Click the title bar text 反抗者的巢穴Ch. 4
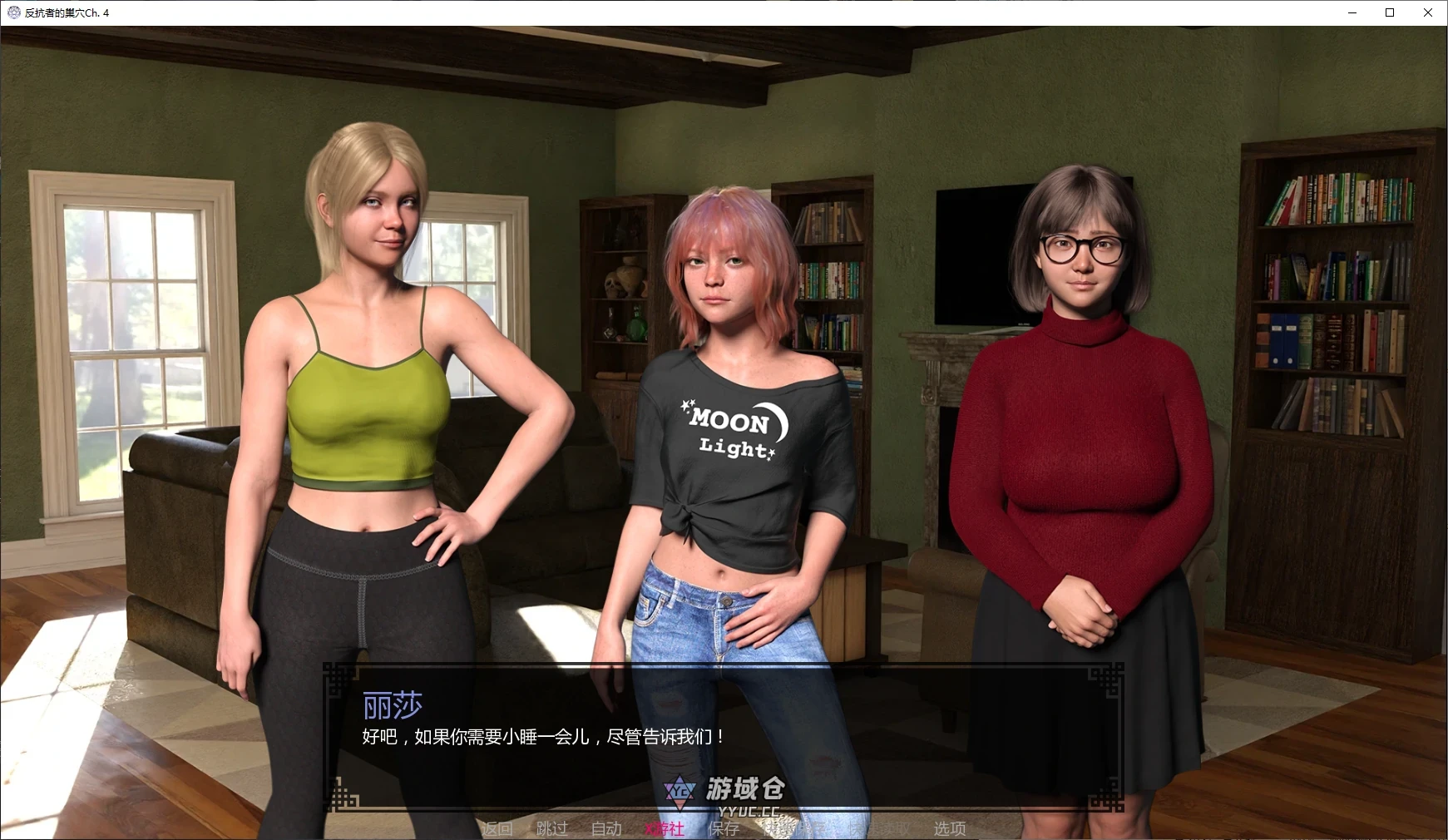This screenshot has width=1448, height=840. point(65,12)
